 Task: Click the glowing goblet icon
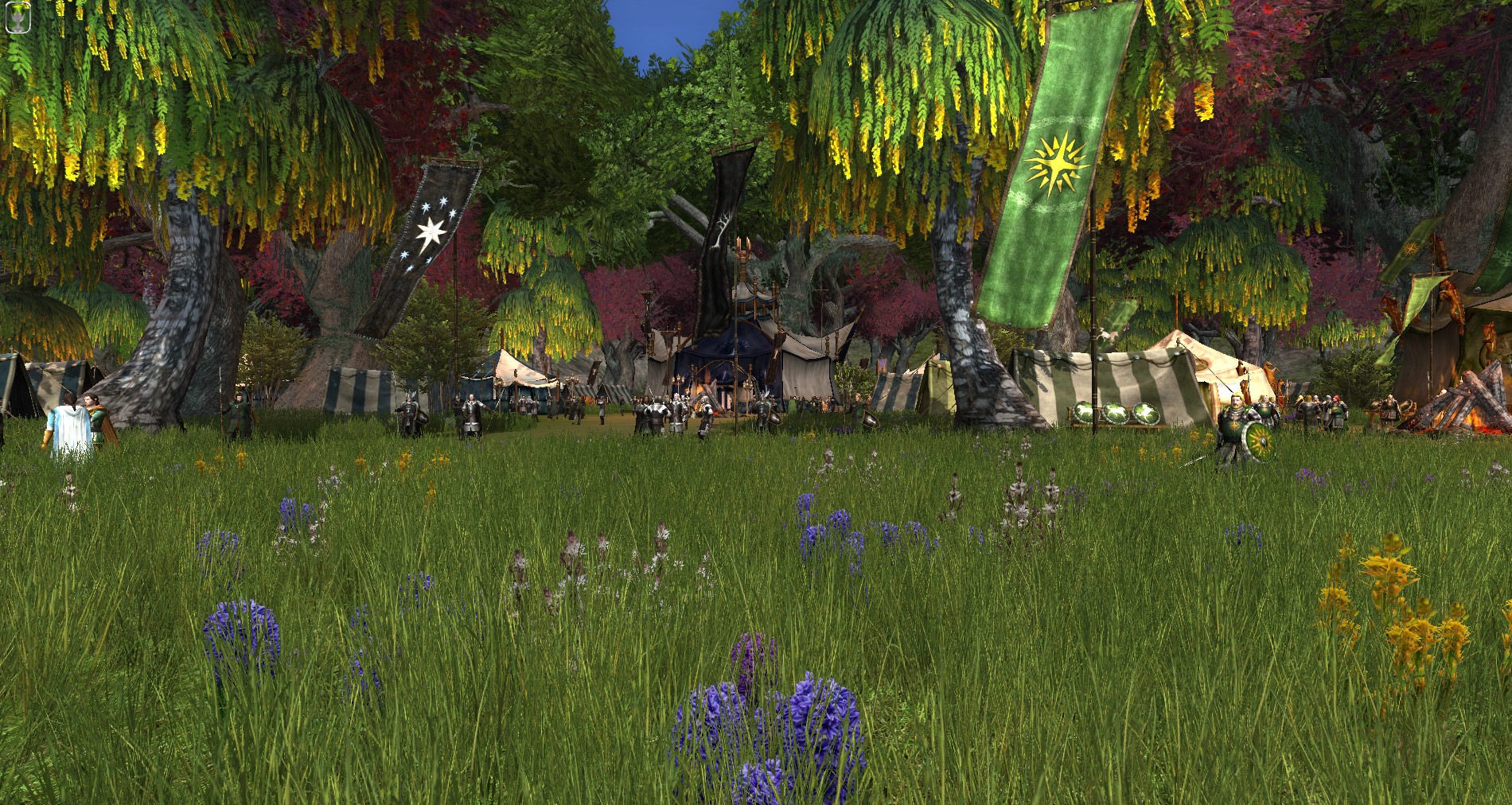18,17
